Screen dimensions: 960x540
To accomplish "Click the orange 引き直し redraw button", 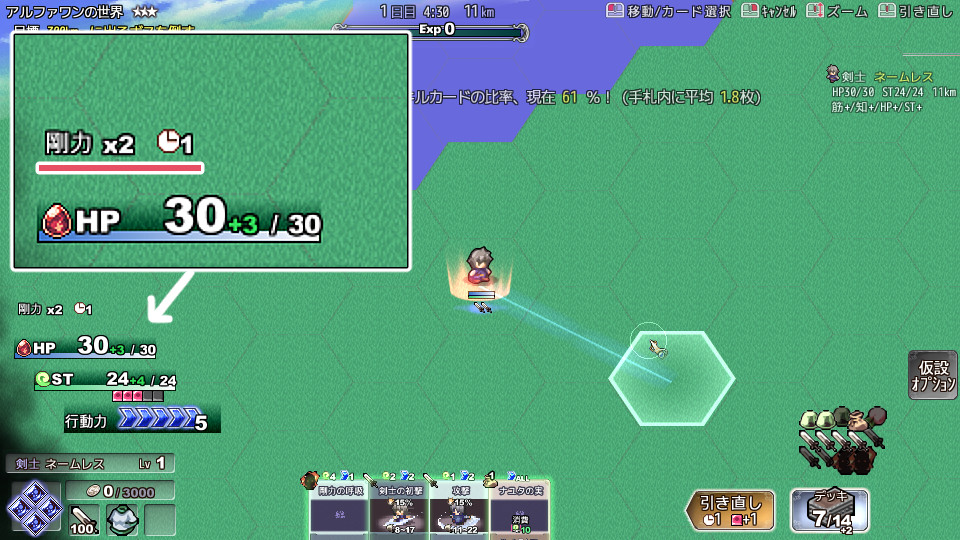I will pos(729,510).
